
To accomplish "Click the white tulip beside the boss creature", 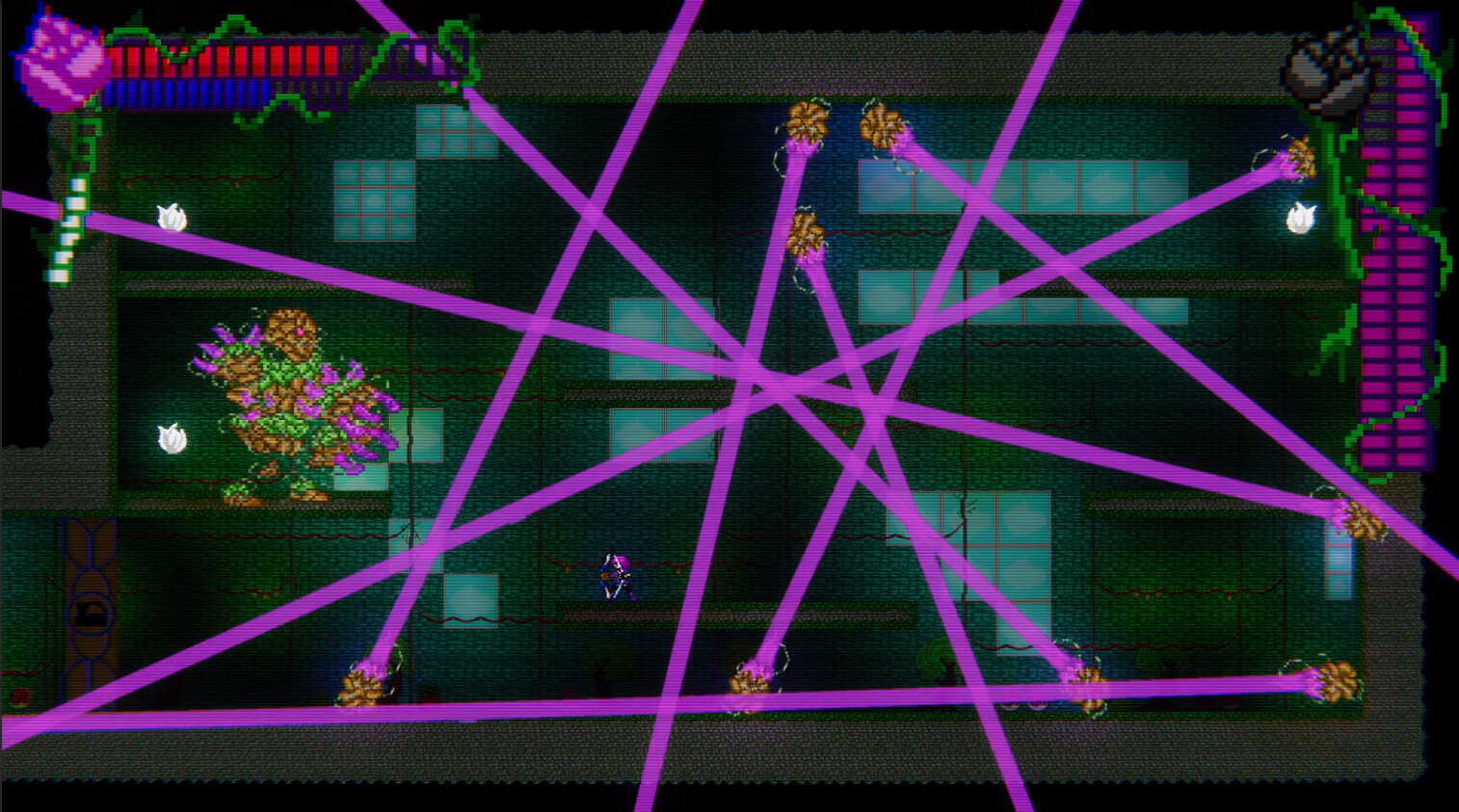I will coord(173,438).
